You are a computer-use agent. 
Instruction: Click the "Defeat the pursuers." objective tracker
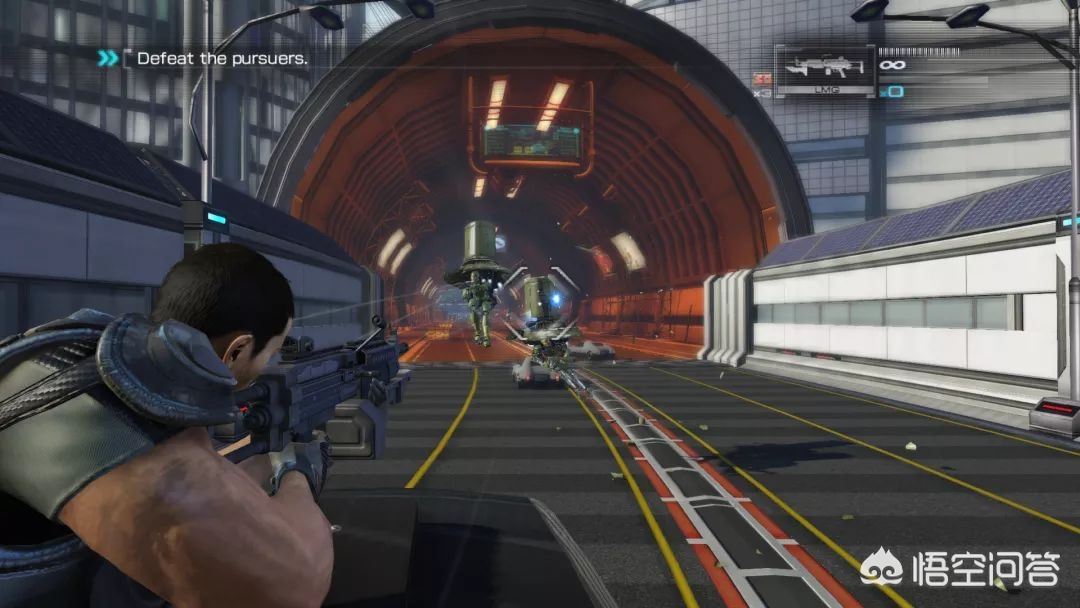[221, 58]
